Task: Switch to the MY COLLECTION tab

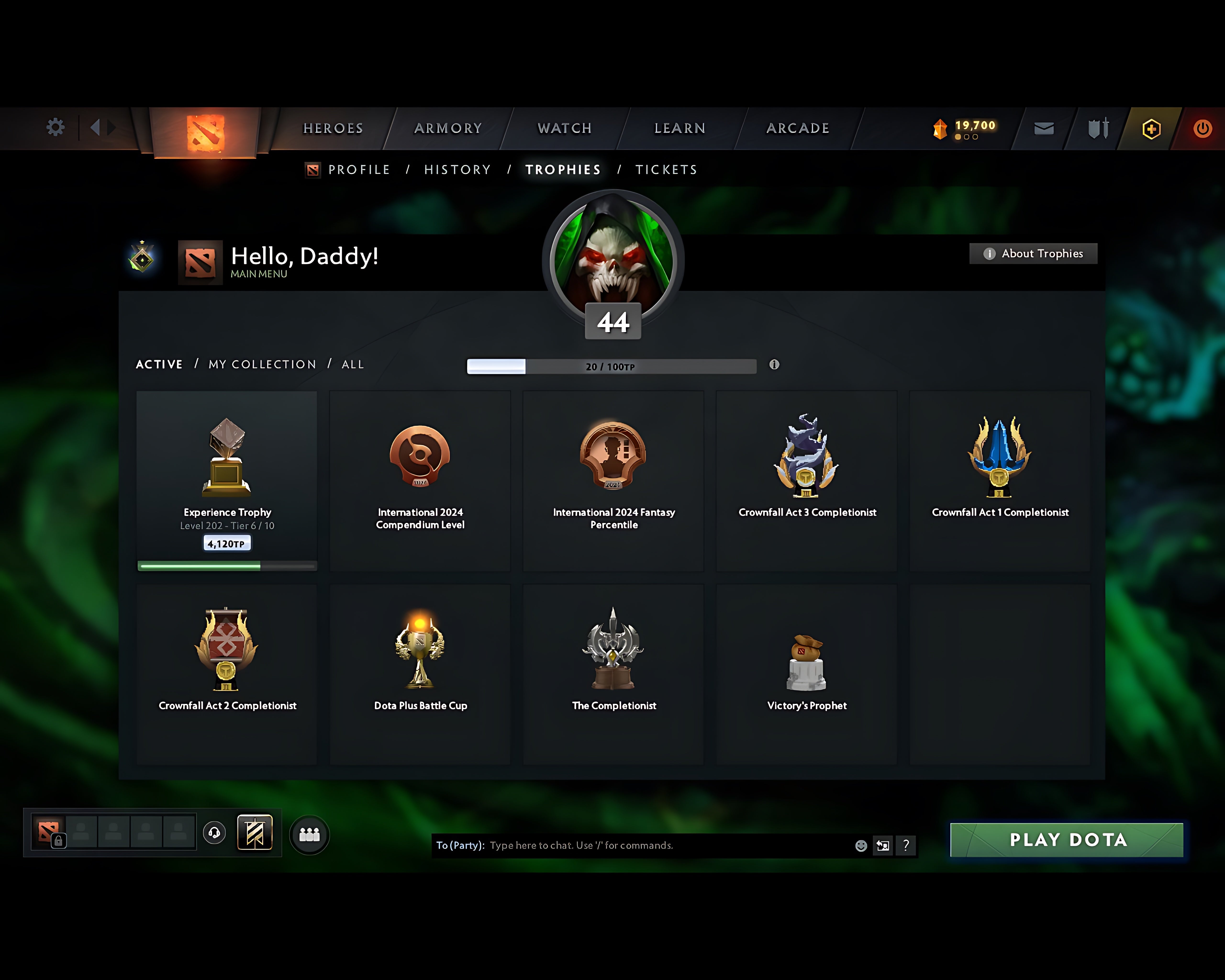Action: coord(261,364)
